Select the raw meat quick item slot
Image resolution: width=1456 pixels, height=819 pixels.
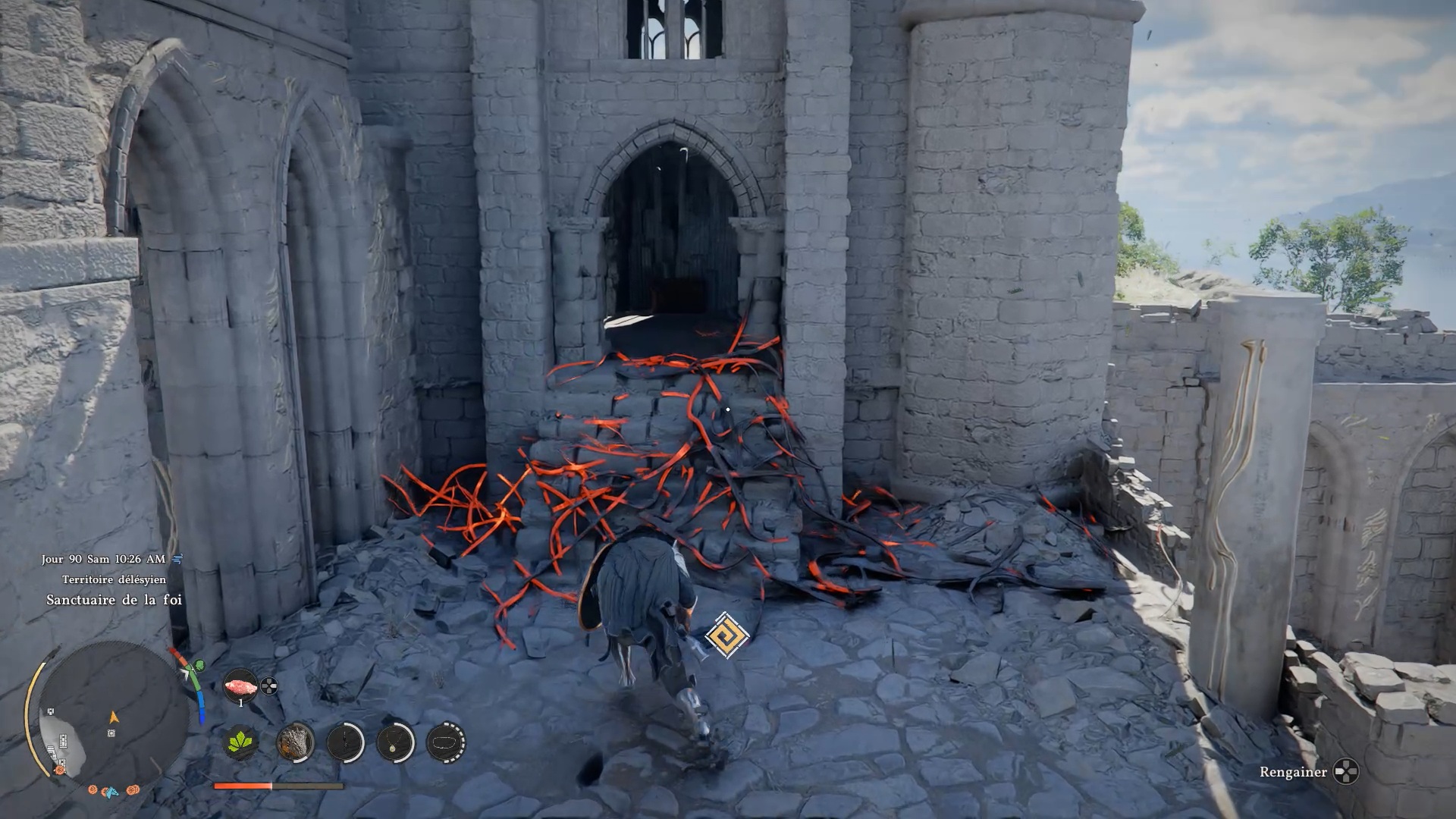pos(240,686)
